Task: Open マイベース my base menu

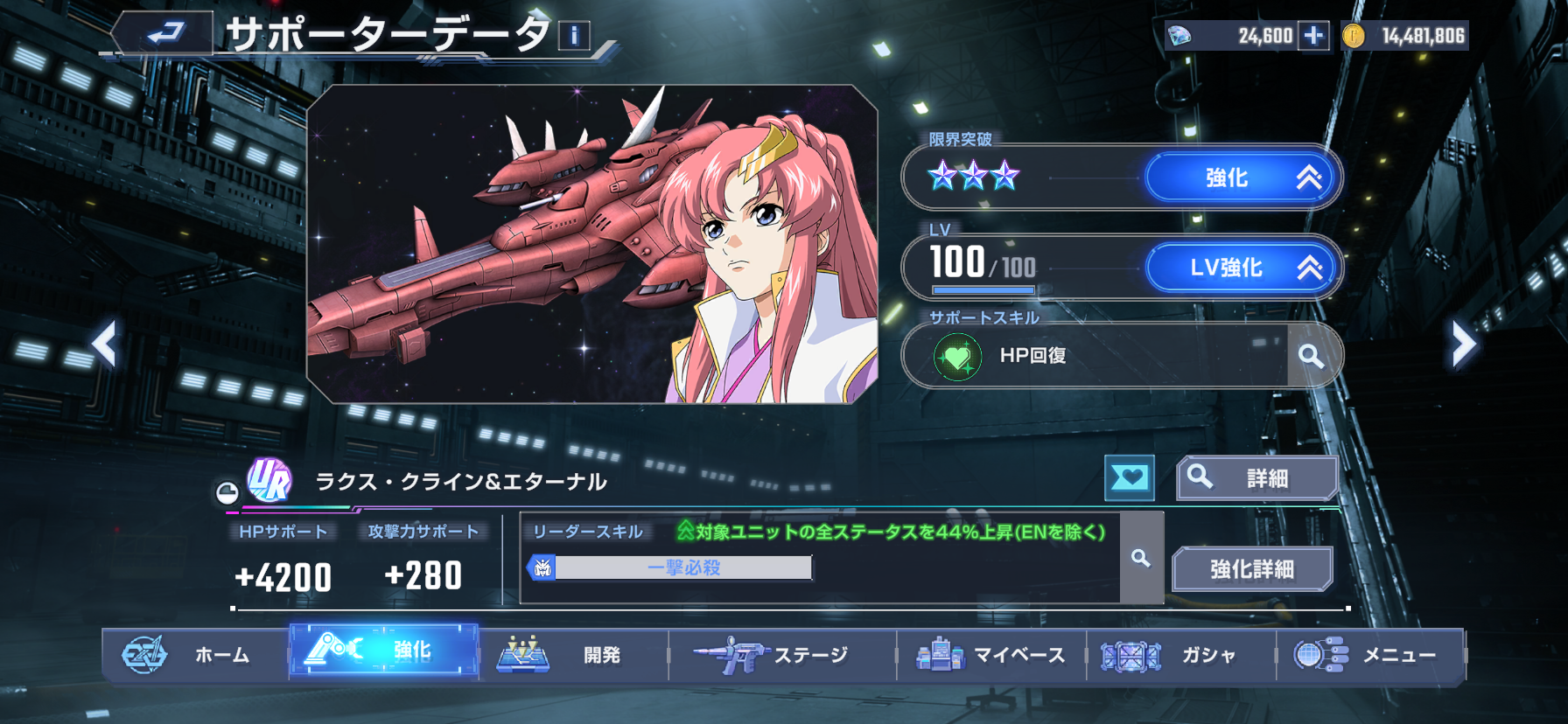Action: tap(991, 655)
